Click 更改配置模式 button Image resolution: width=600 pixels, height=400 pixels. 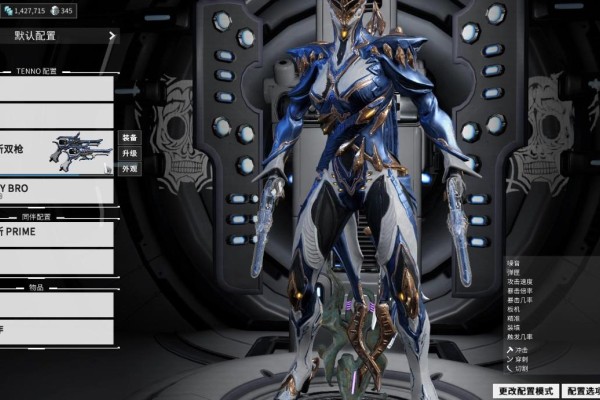pos(525,391)
